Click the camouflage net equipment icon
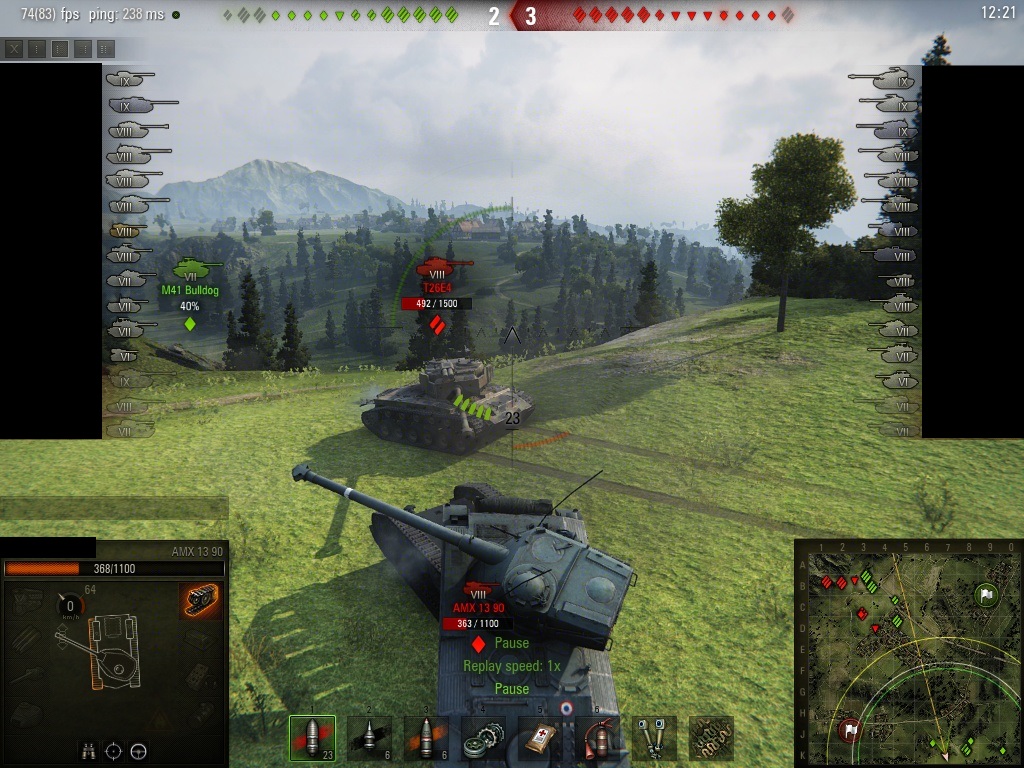 click(x=711, y=738)
